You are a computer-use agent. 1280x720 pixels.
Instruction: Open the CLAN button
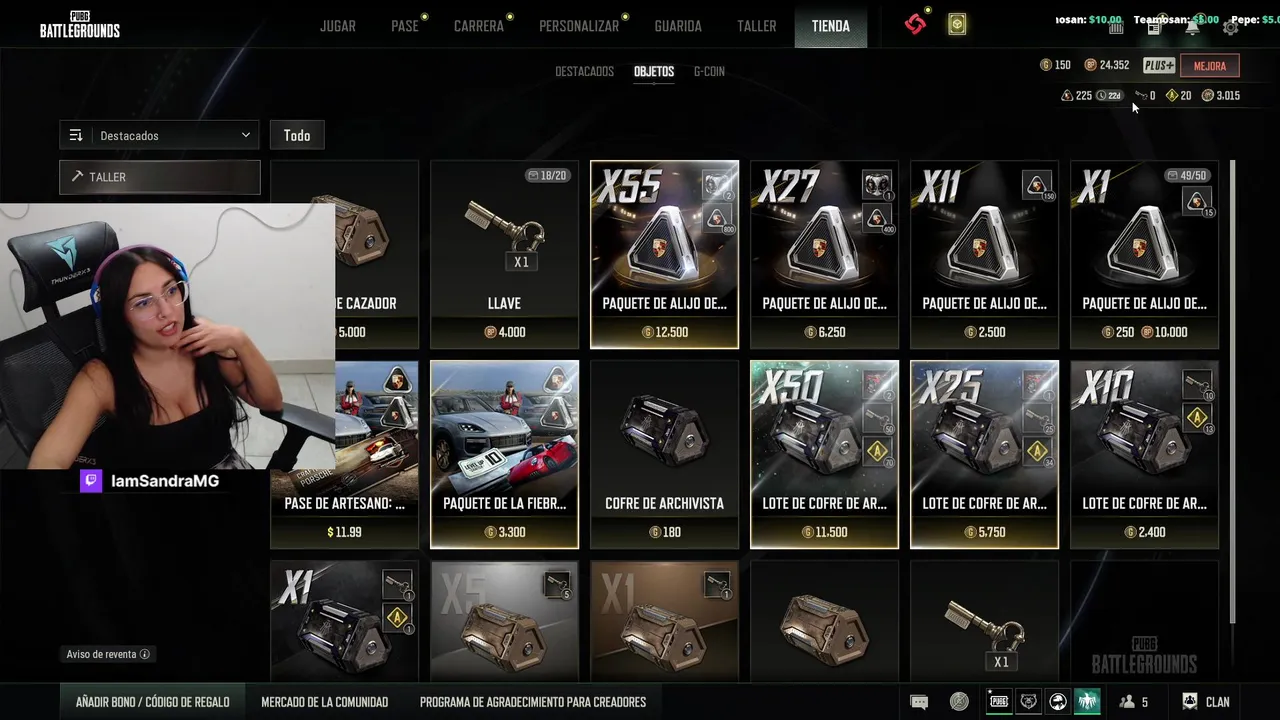point(1206,702)
